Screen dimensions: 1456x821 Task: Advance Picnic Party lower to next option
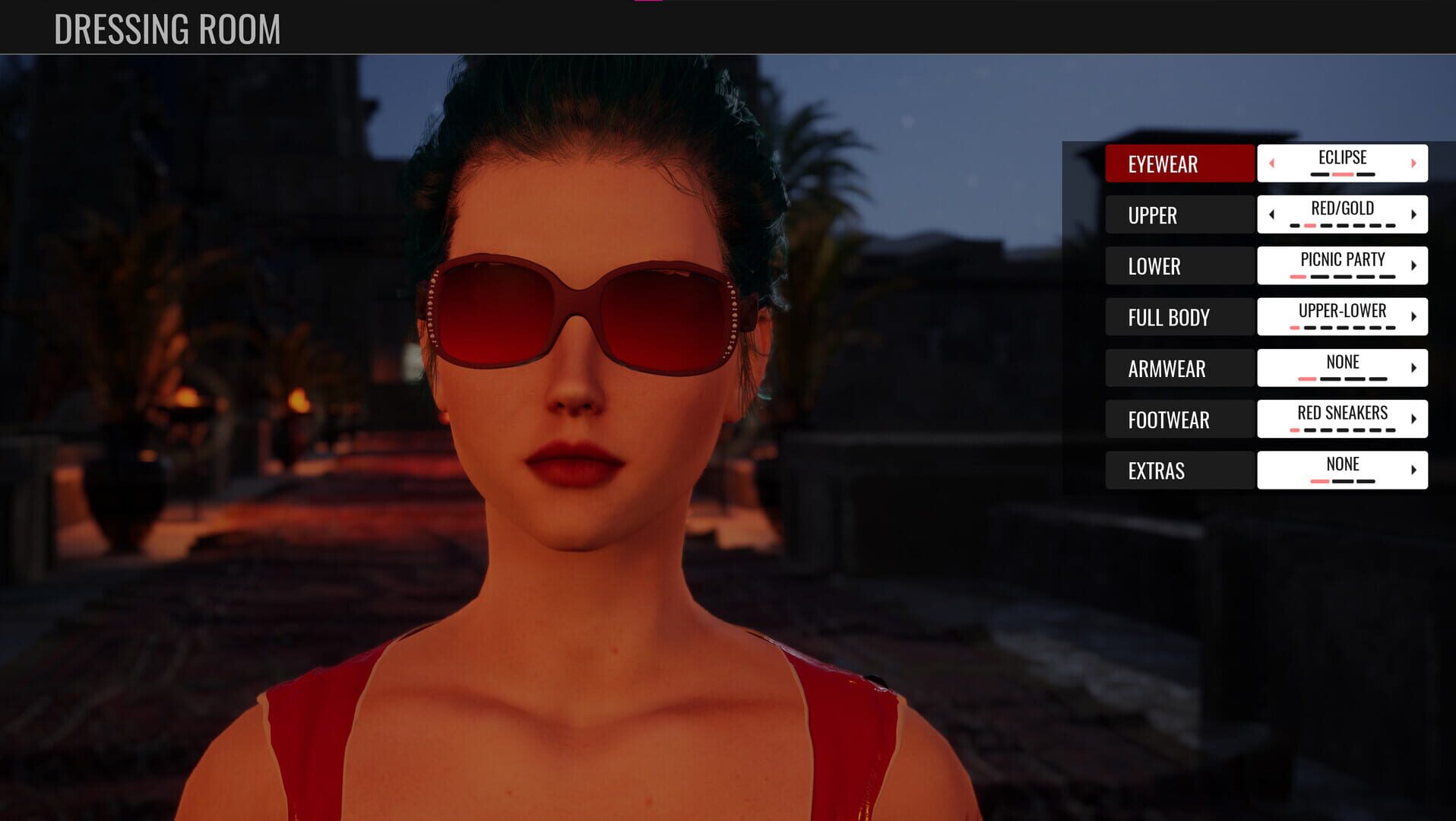(1413, 265)
